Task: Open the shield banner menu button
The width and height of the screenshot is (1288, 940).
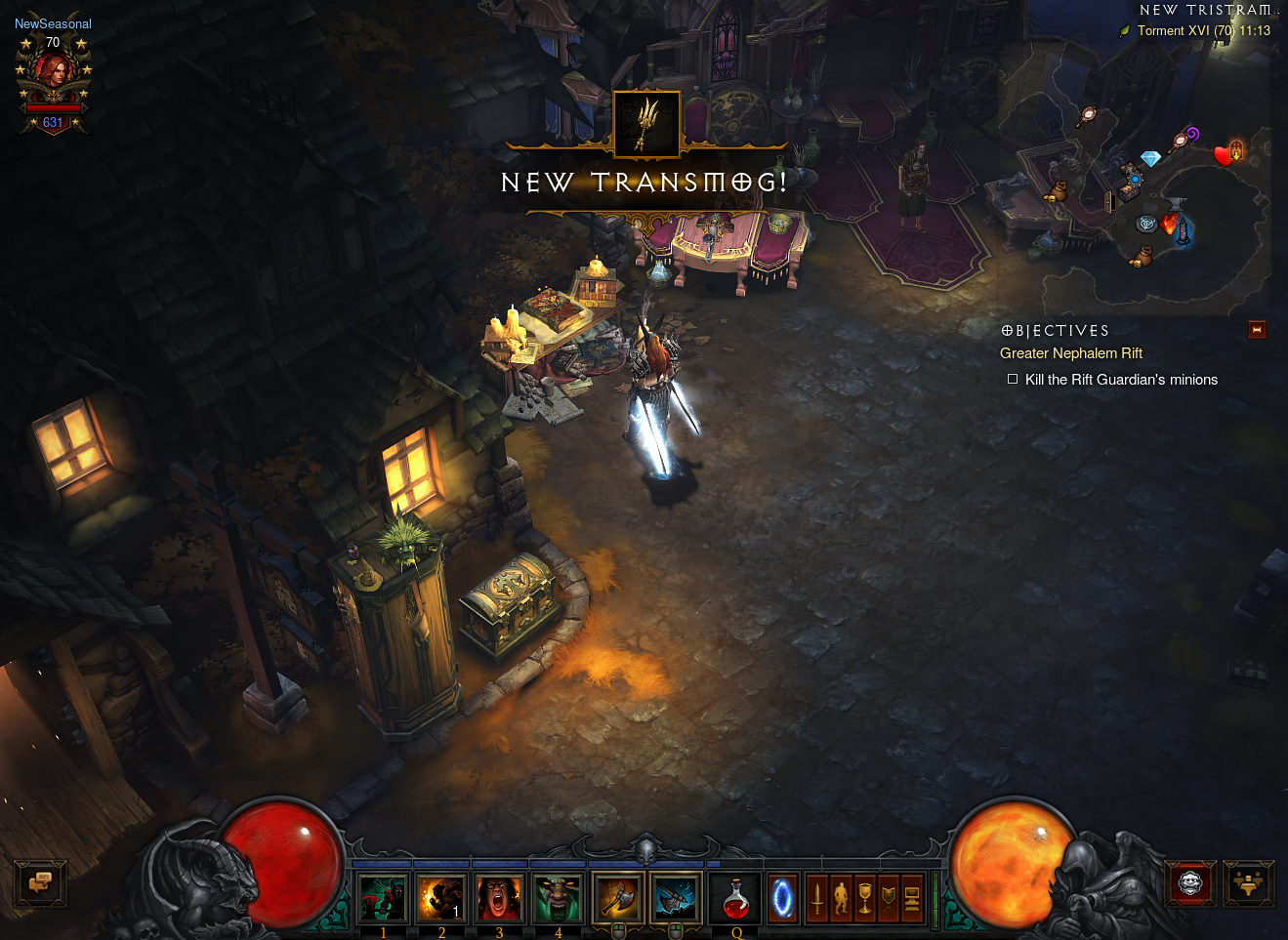Action: [x=889, y=898]
